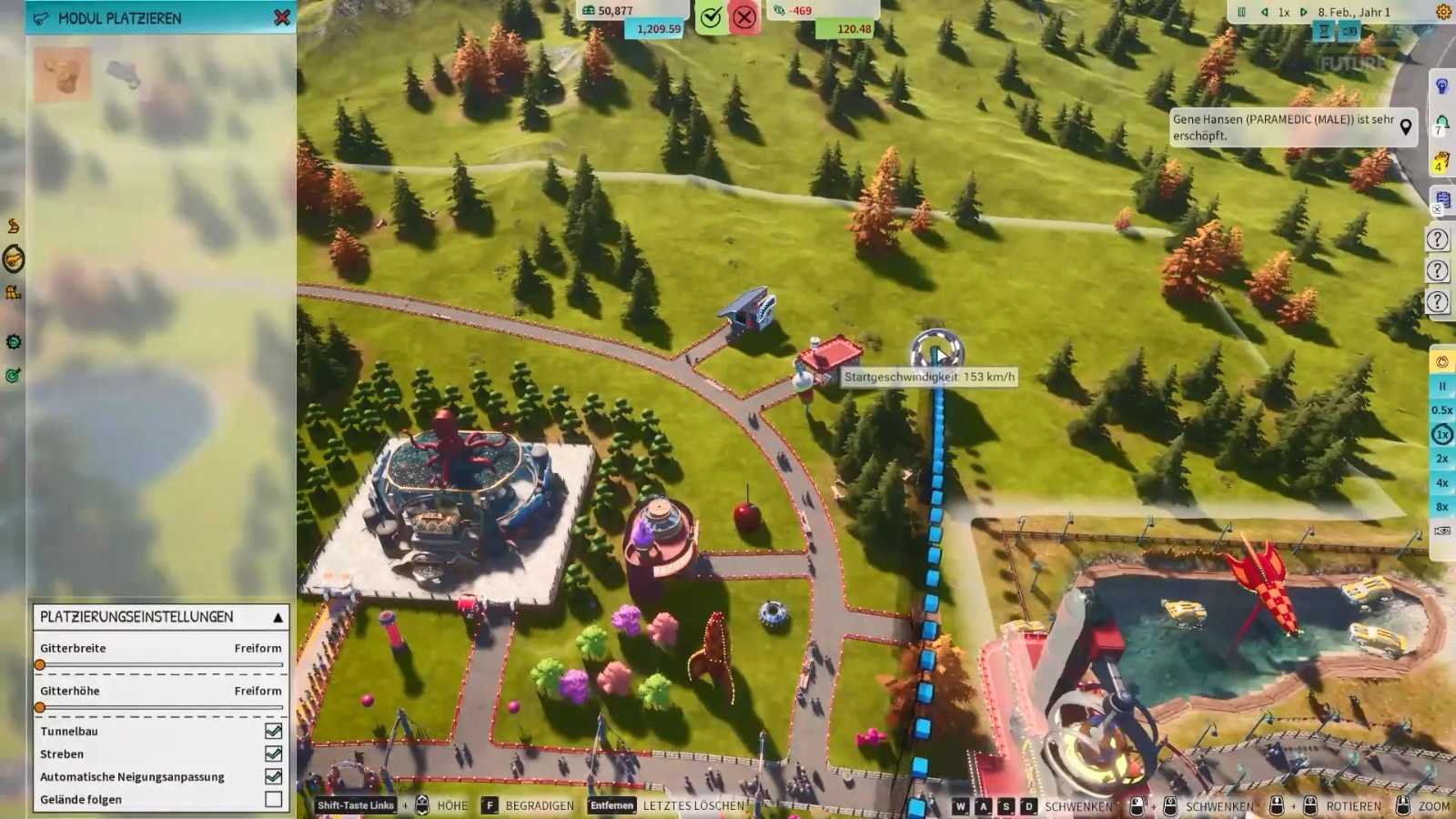Image resolution: width=1456 pixels, height=819 pixels.
Task: Enable the Gelände folgen checkbox
Action: [x=273, y=799]
